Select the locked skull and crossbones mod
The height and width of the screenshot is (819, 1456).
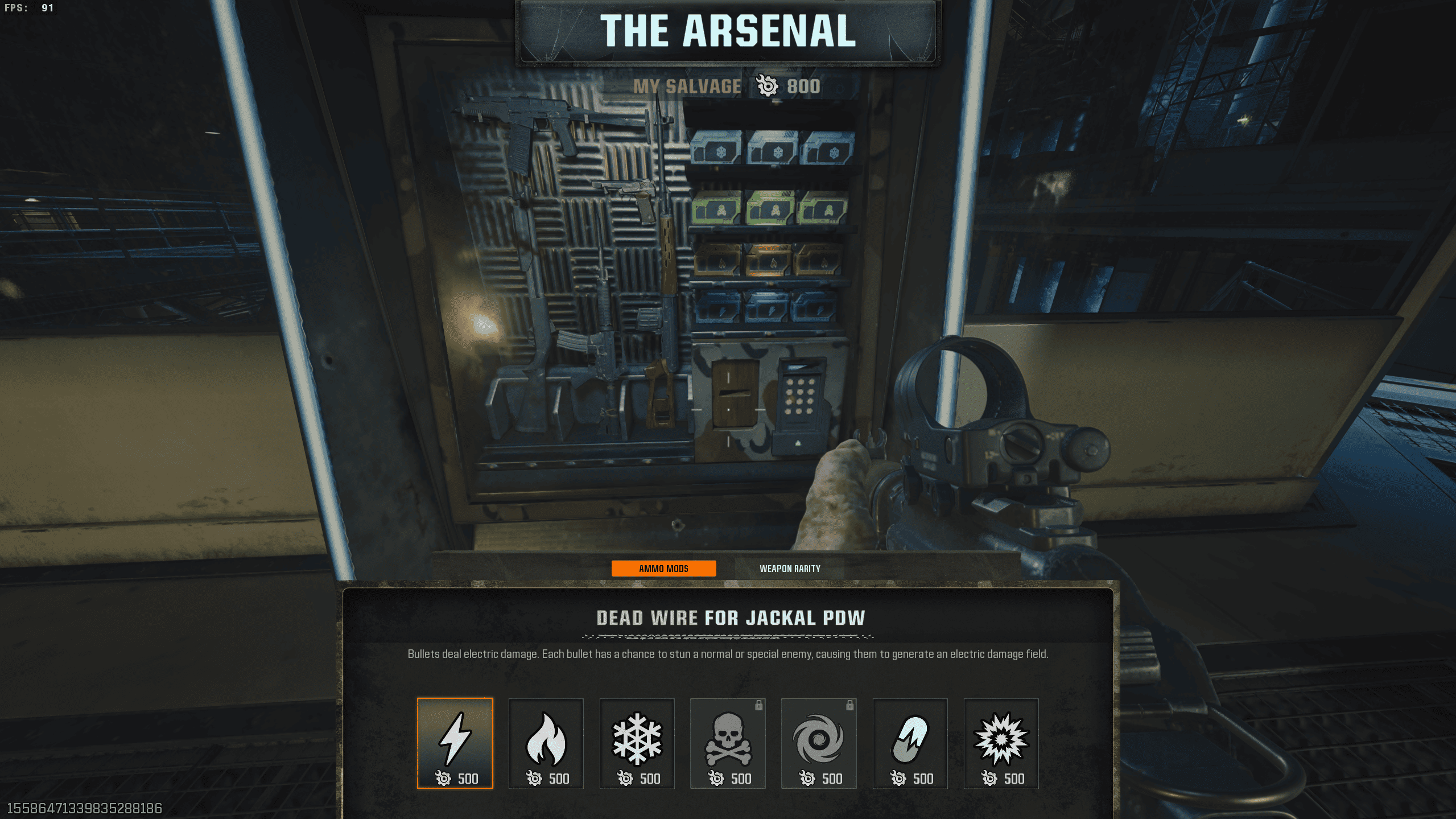pyautogui.click(x=728, y=743)
